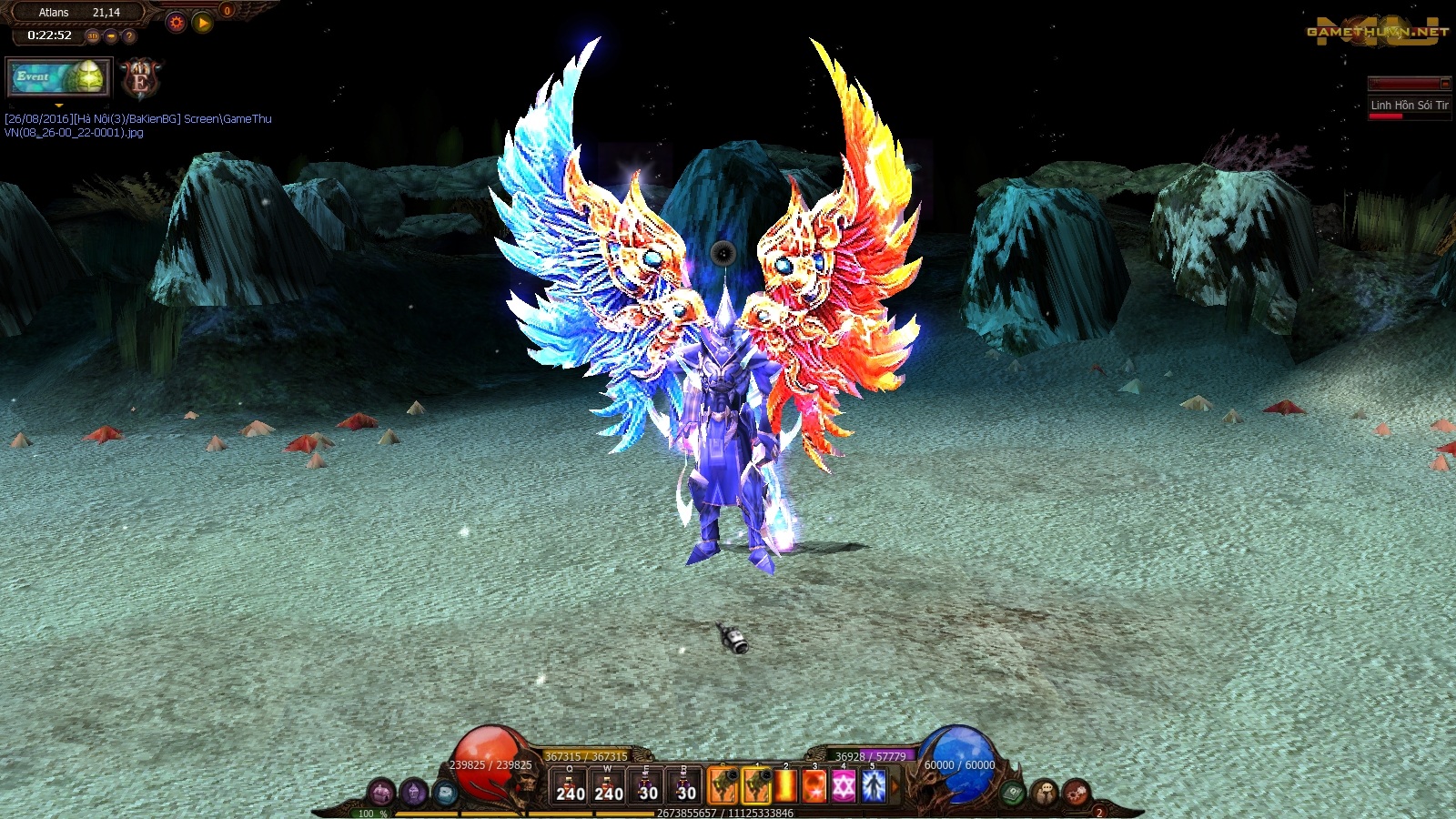Activate the hexagram star skill
1456x819 pixels.
tap(844, 786)
